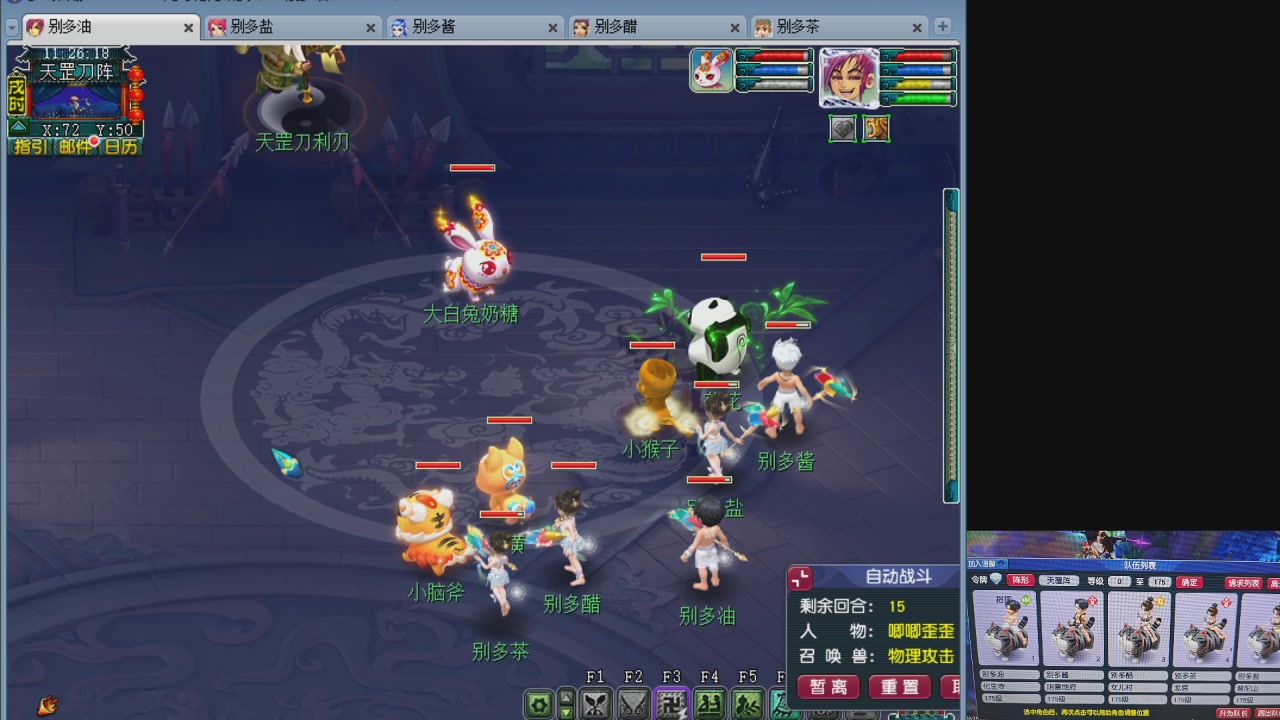Click the 令牌 diamond token icon in team panel
This screenshot has width=1280, height=720.
click(x=996, y=580)
